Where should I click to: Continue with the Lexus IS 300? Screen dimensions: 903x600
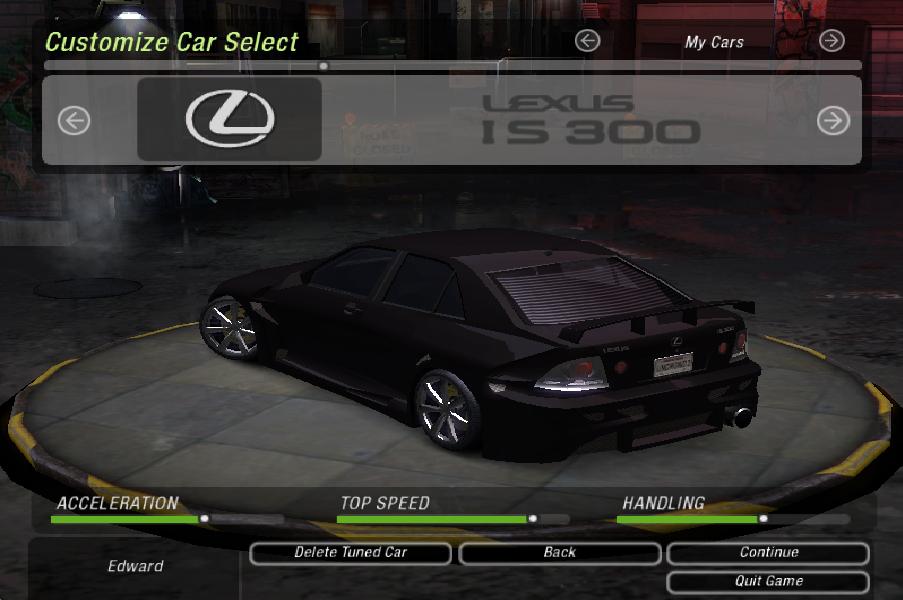tap(768, 553)
